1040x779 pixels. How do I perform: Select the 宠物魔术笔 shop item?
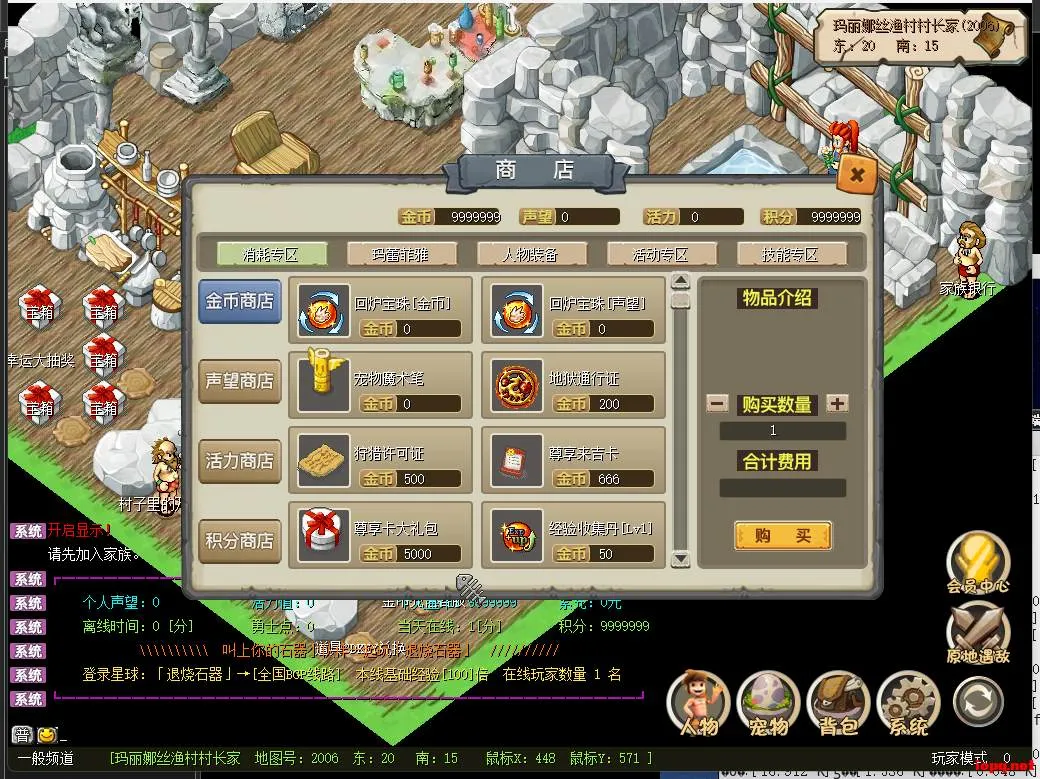[325, 381]
